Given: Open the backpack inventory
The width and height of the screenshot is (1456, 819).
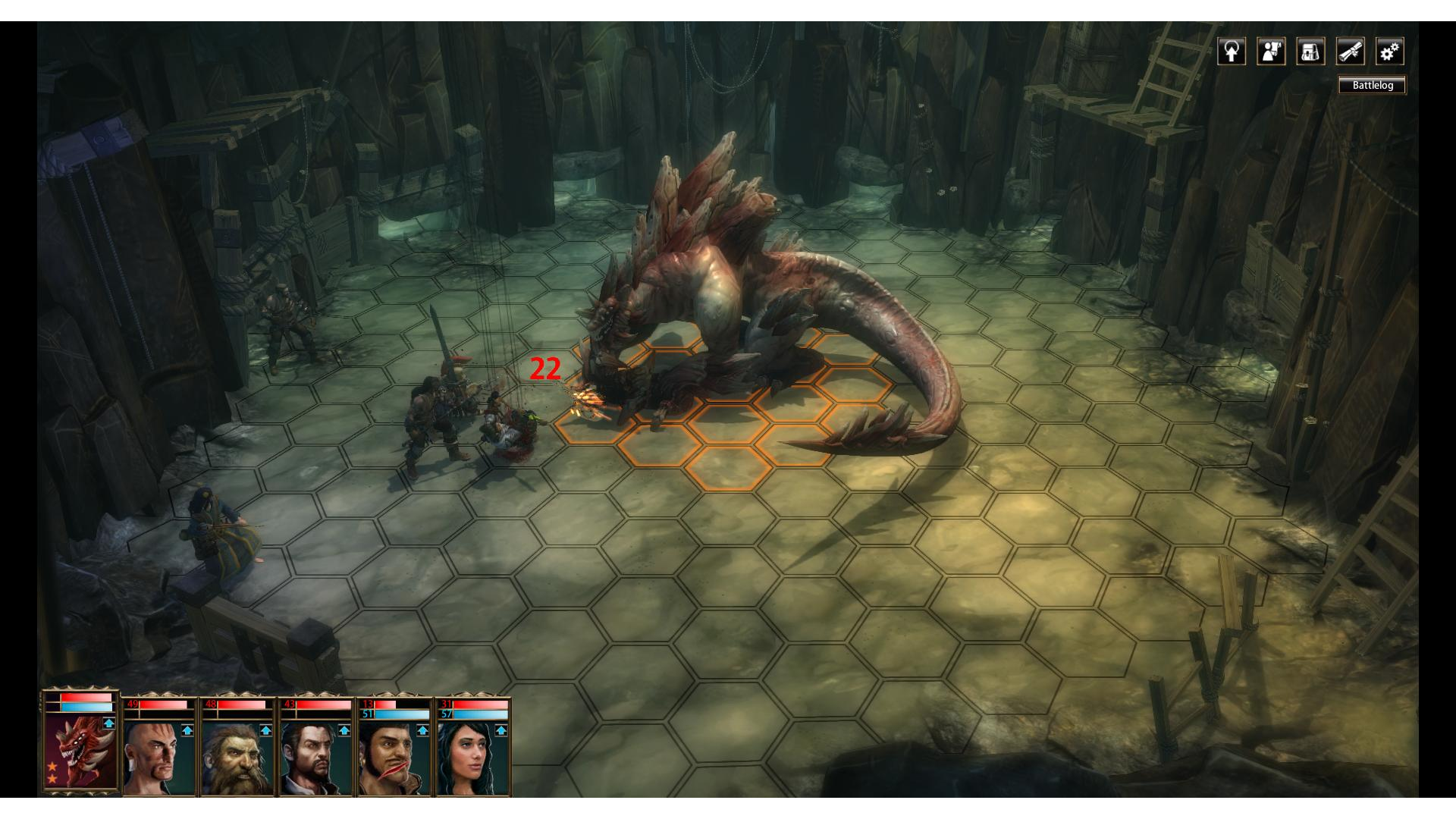Looking at the screenshot, I should 1310,52.
